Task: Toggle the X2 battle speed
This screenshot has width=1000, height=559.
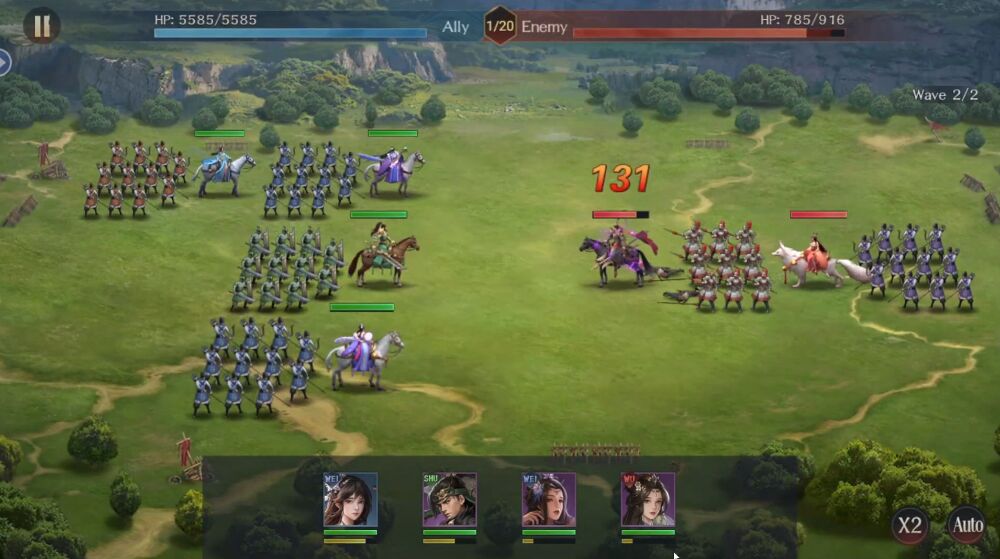Action: pos(910,525)
